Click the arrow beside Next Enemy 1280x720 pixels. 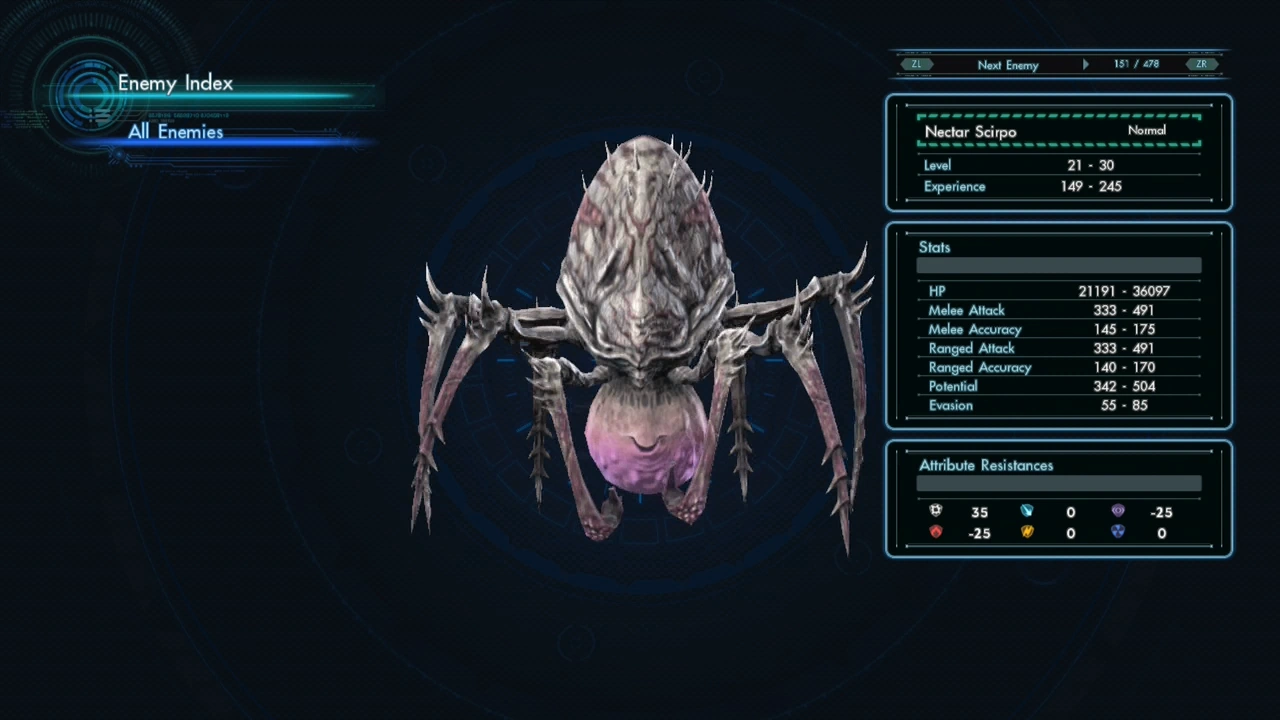coord(1086,65)
